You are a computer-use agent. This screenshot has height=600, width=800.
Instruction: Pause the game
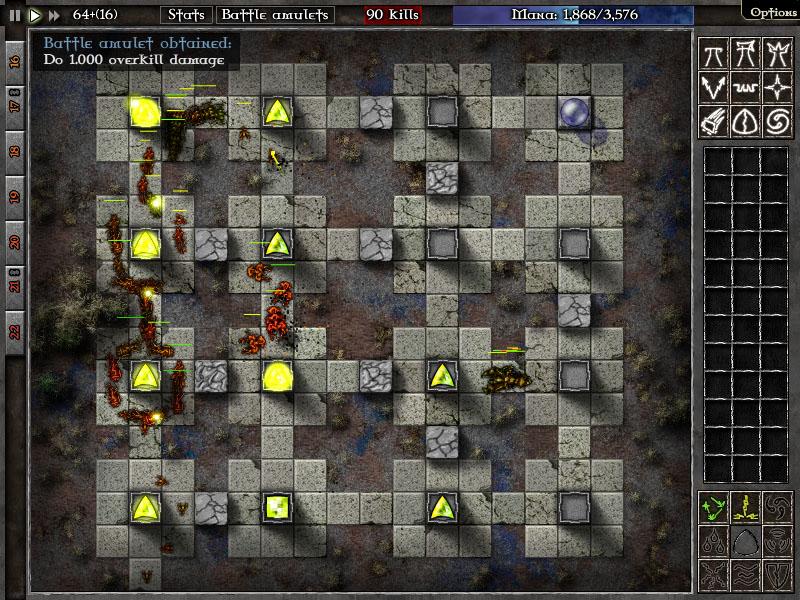pos(15,15)
